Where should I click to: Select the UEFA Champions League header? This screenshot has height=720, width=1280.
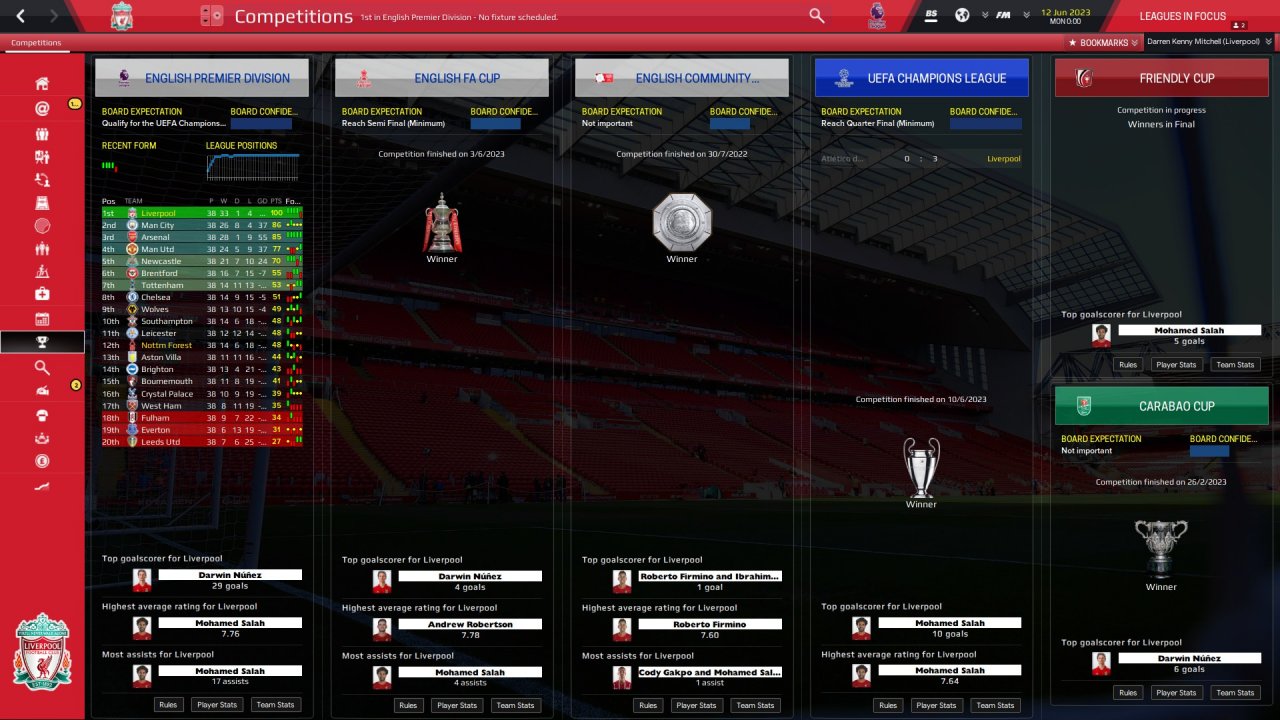[x=921, y=78]
